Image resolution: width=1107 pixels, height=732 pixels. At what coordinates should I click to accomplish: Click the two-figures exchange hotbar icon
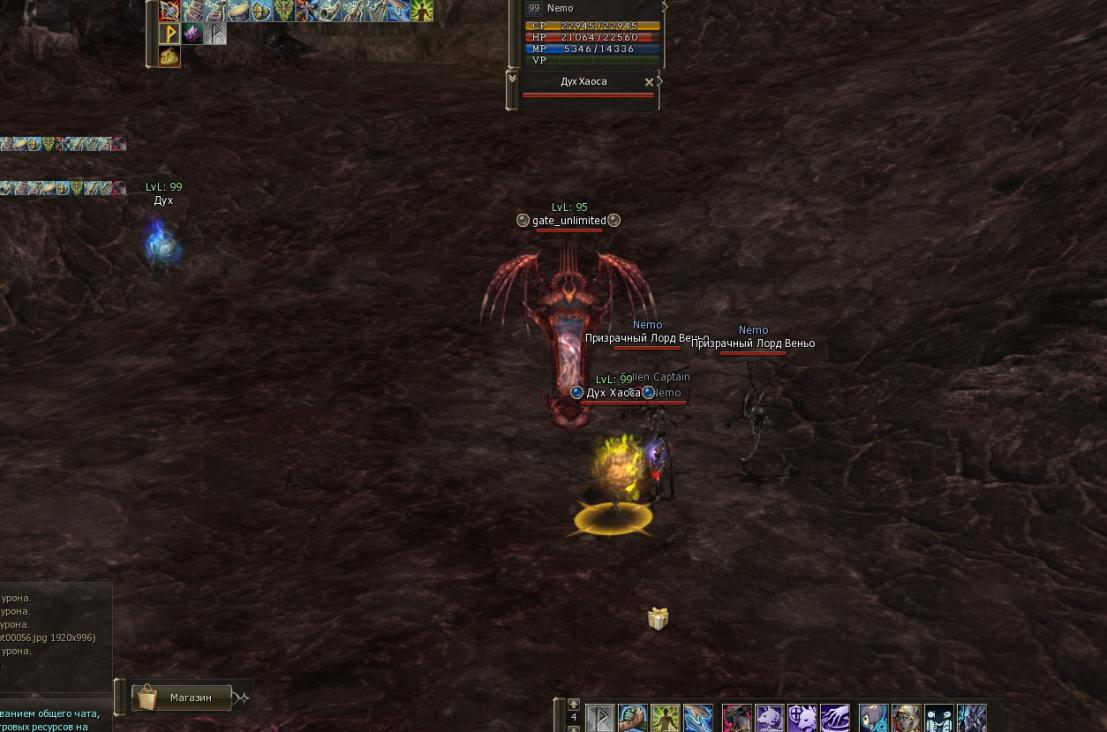tap(939, 717)
